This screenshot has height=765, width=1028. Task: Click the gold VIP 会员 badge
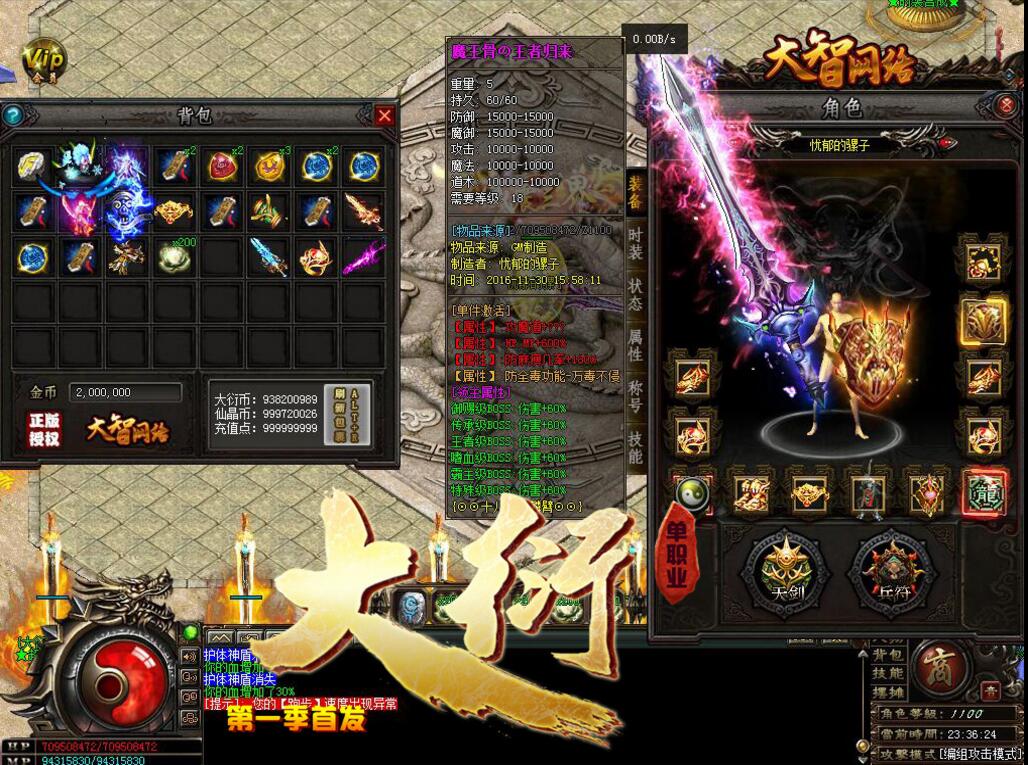(x=44, y=62)
